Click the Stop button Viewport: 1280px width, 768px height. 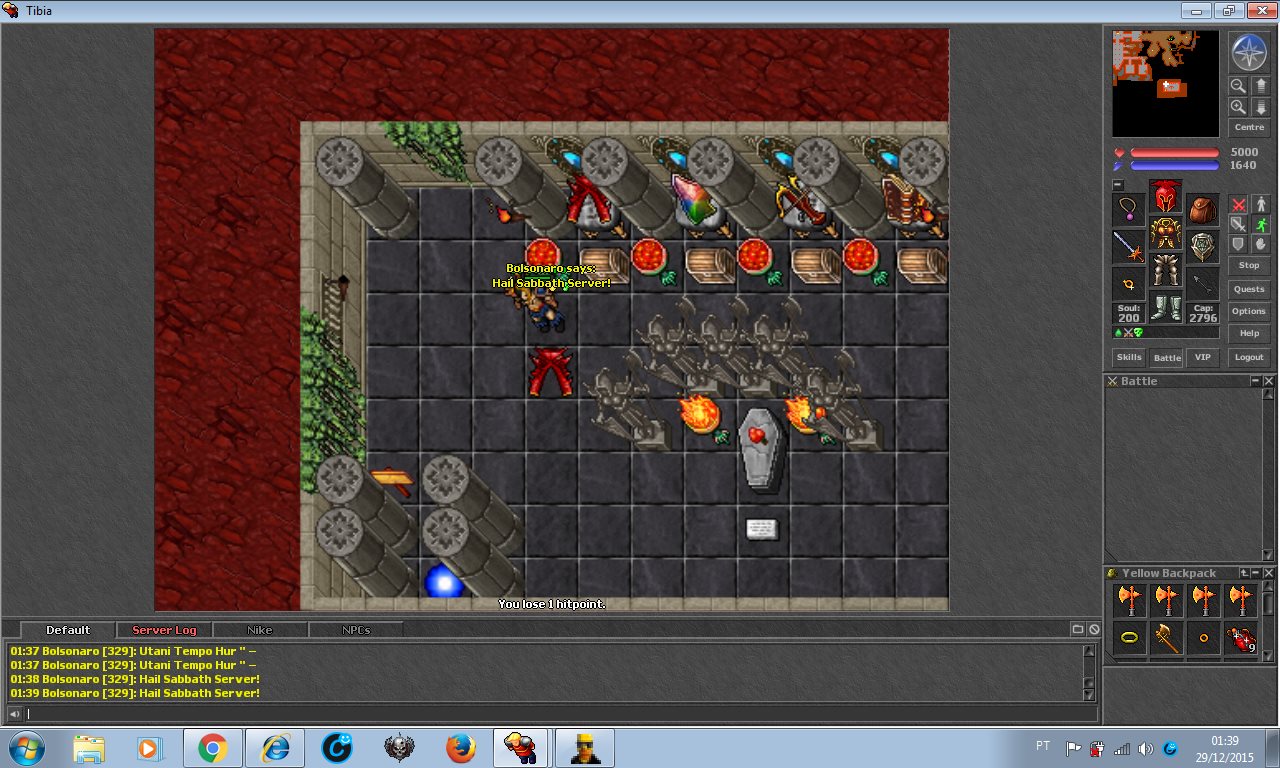pyautogui.click(x=1249, y=265)
